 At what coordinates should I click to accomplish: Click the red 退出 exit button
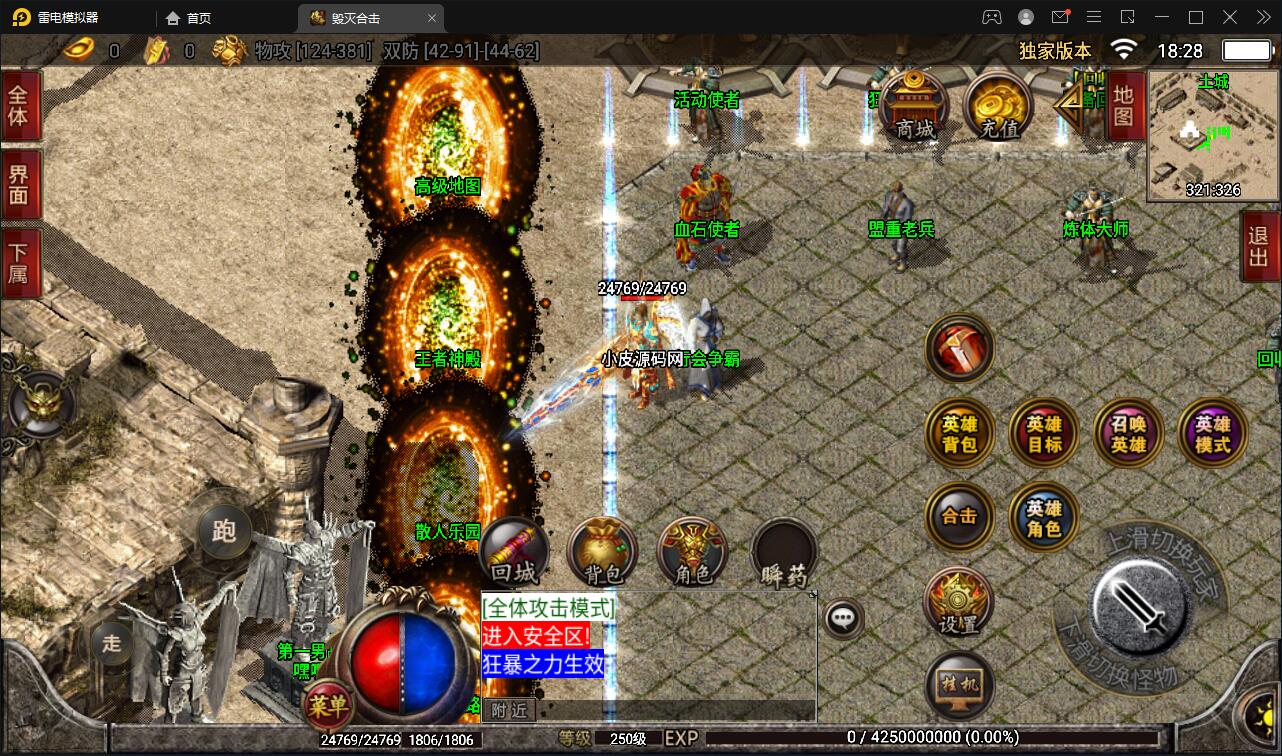pos(1259,247)
